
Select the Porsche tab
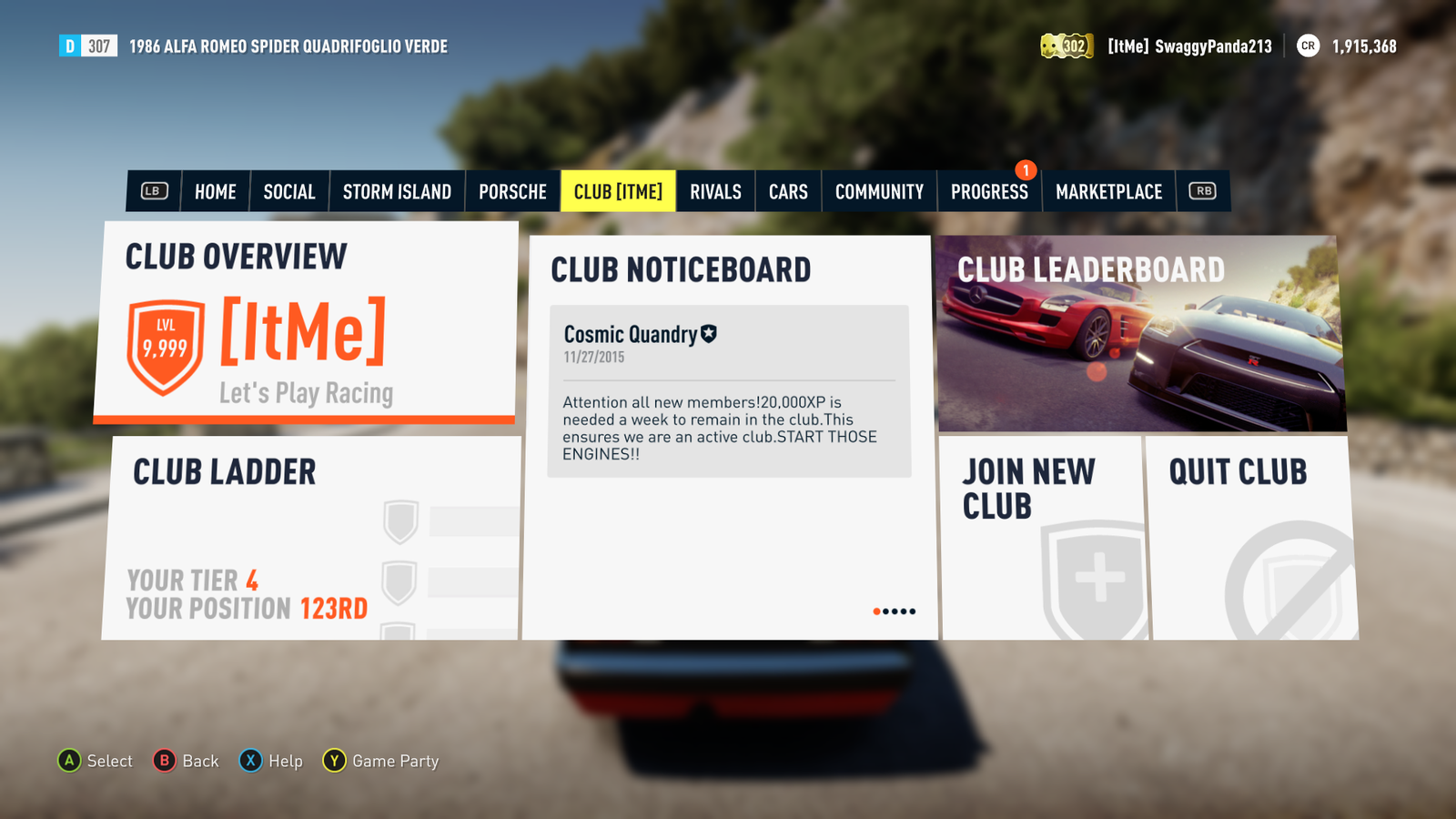pyautogui.click(x=512, y=192)
